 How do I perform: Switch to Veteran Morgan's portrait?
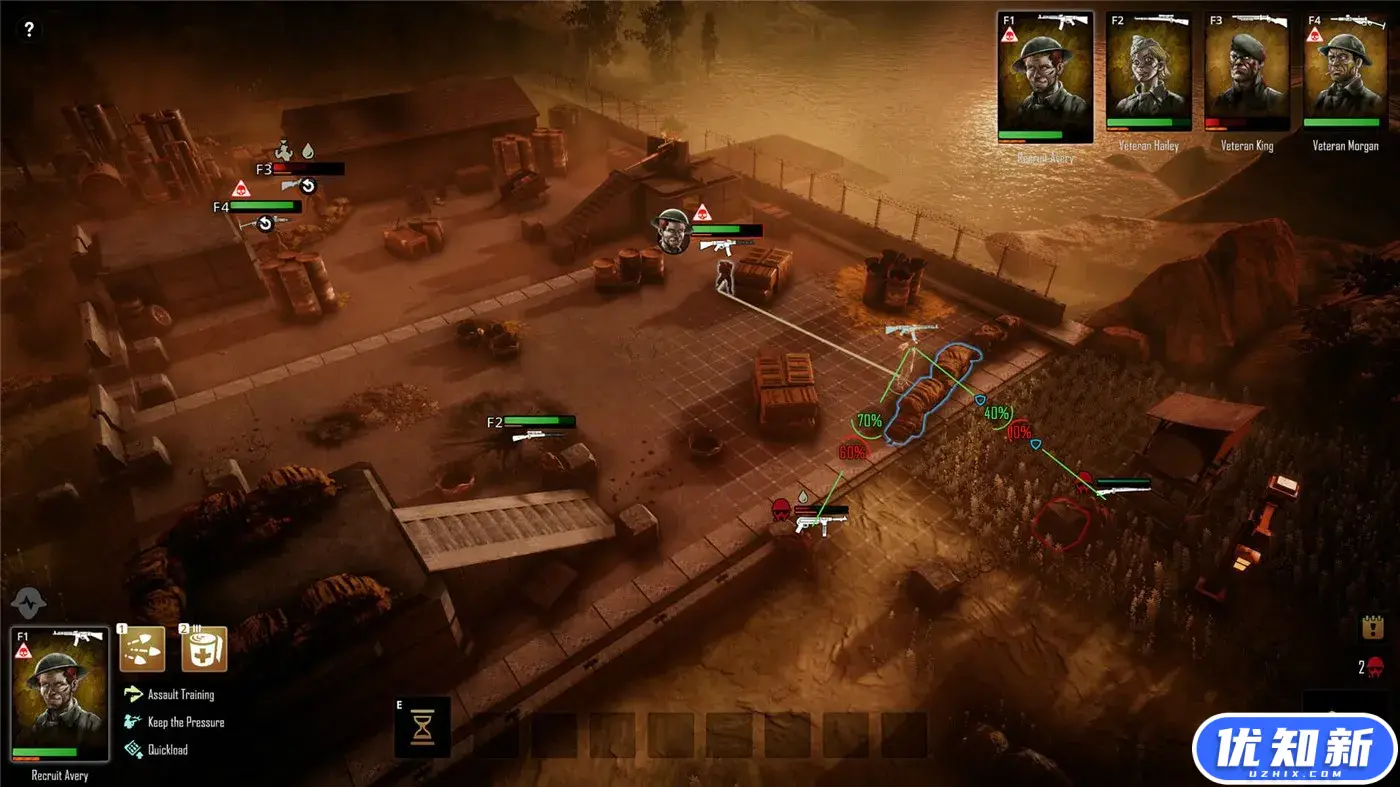pyautogui.click(x=1345, y=70)
